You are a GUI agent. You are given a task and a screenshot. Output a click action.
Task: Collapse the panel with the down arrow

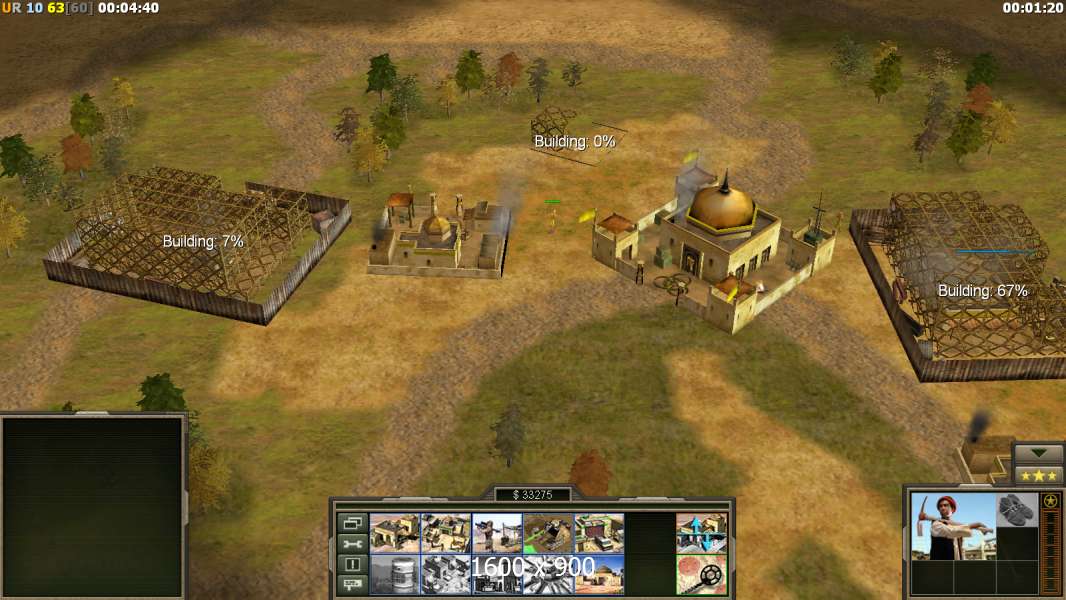pyautogui.click(x=1038, y=454)
